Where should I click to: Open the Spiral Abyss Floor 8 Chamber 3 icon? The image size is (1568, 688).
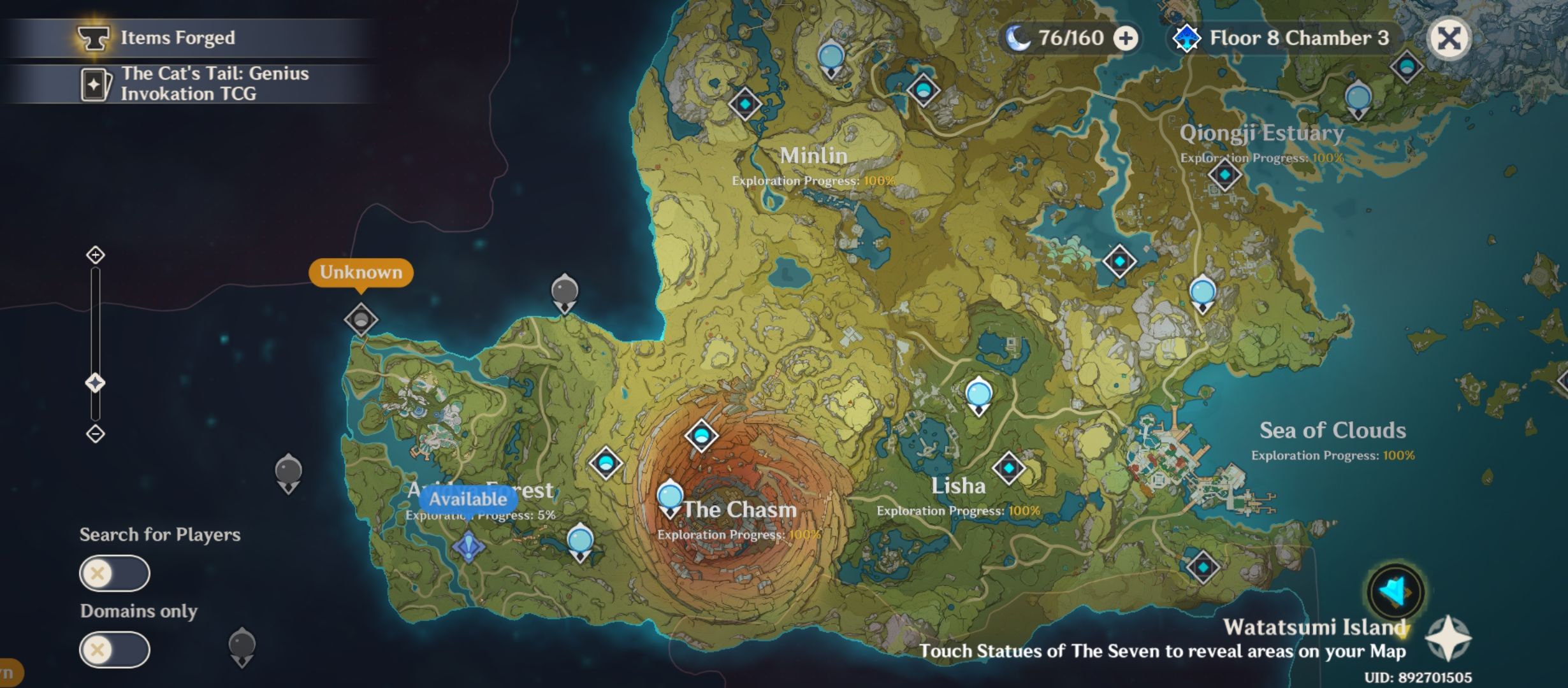pos(1187,38)
